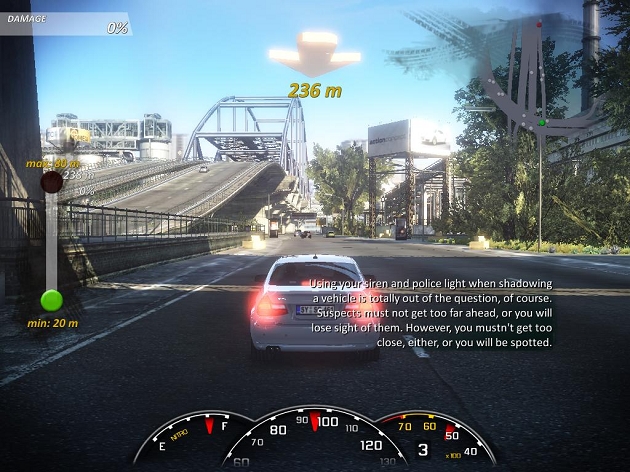Select the red target dot on the minimap

click(539, 23)
